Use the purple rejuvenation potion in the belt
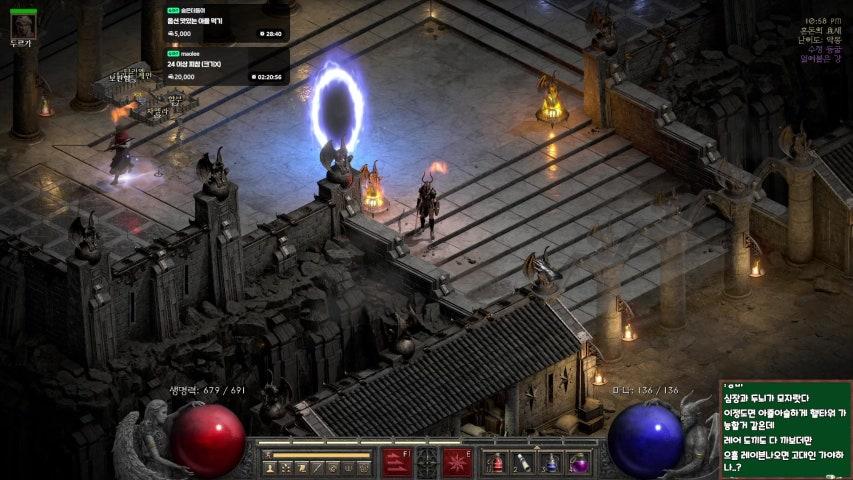The width and height of the screenshot is (853, 480). 577,463
